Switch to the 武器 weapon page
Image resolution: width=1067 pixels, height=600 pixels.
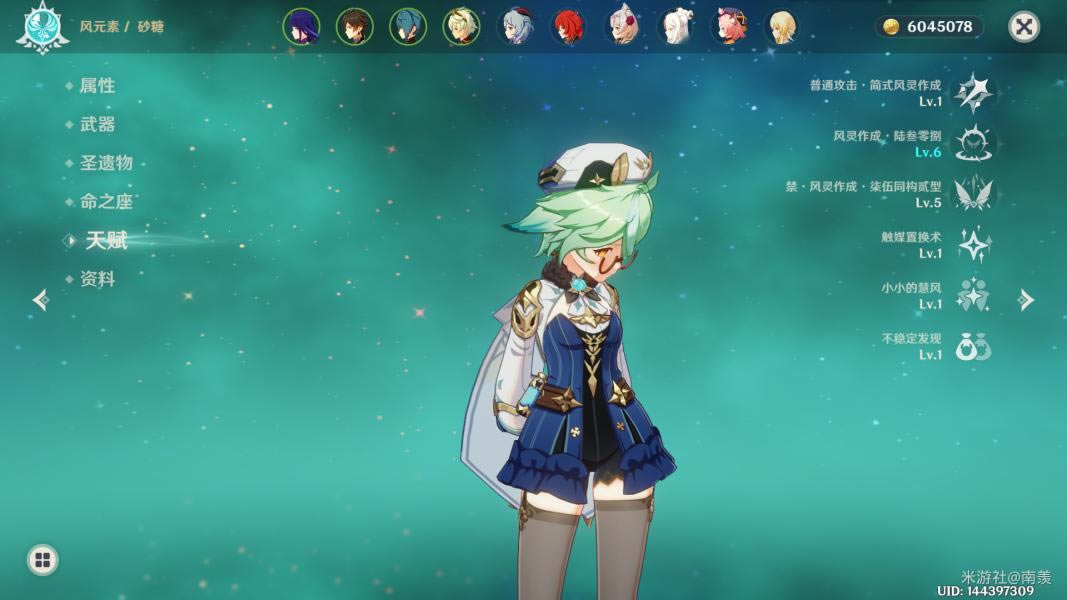(x=97, y=125)
